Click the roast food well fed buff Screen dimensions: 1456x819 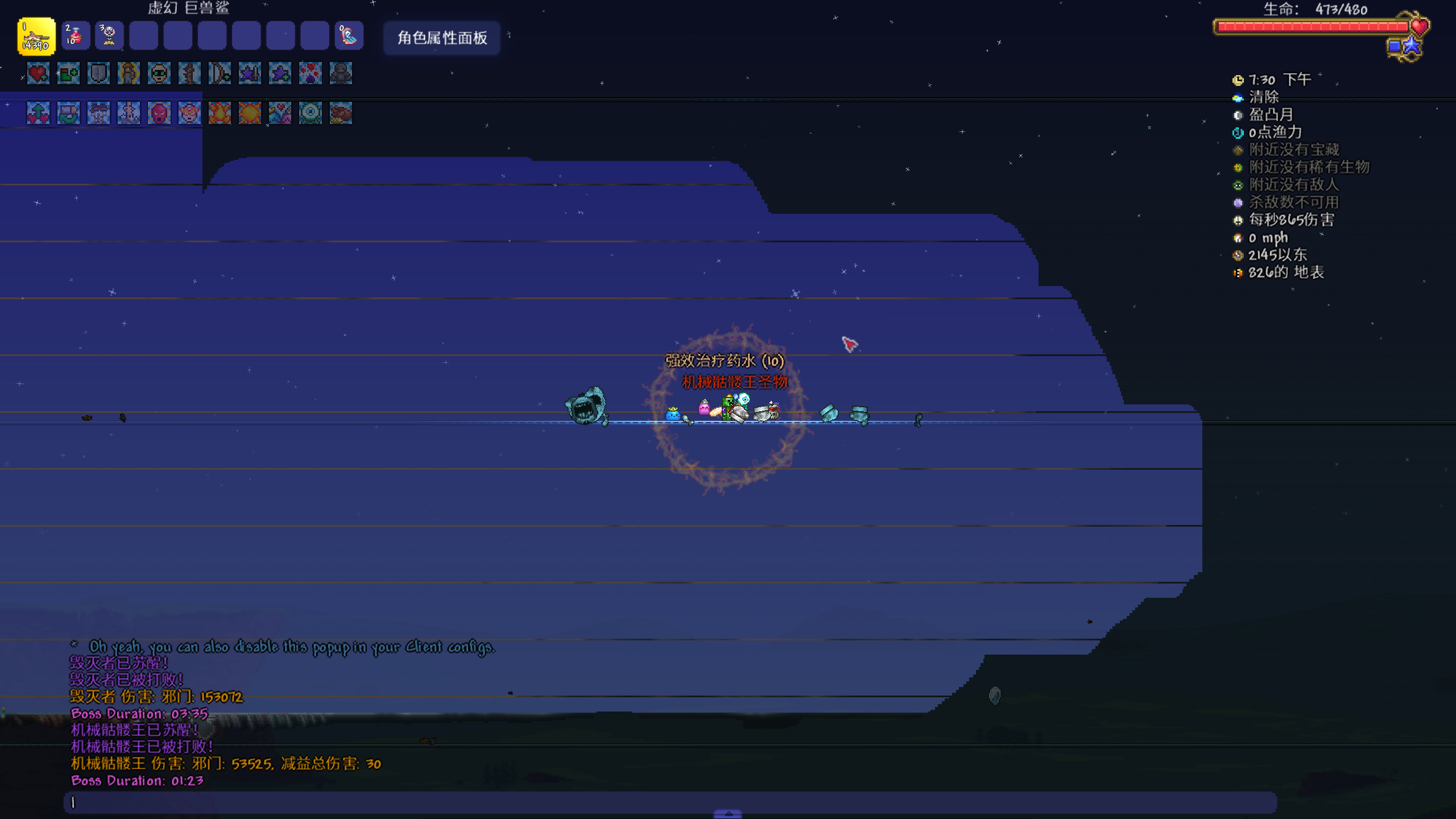(341, 113)
